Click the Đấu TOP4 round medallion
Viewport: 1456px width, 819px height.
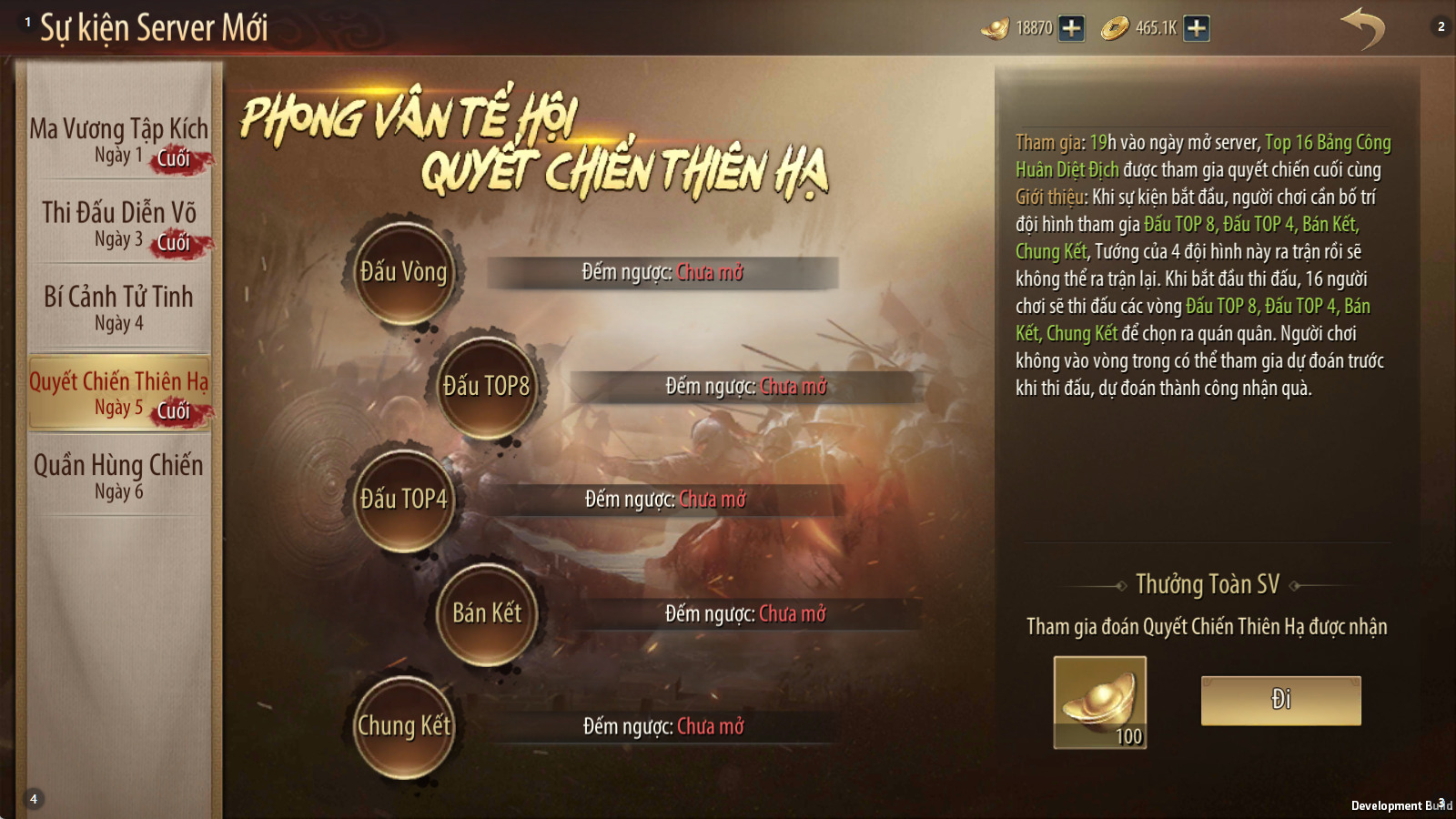click(x=403, y=499)
